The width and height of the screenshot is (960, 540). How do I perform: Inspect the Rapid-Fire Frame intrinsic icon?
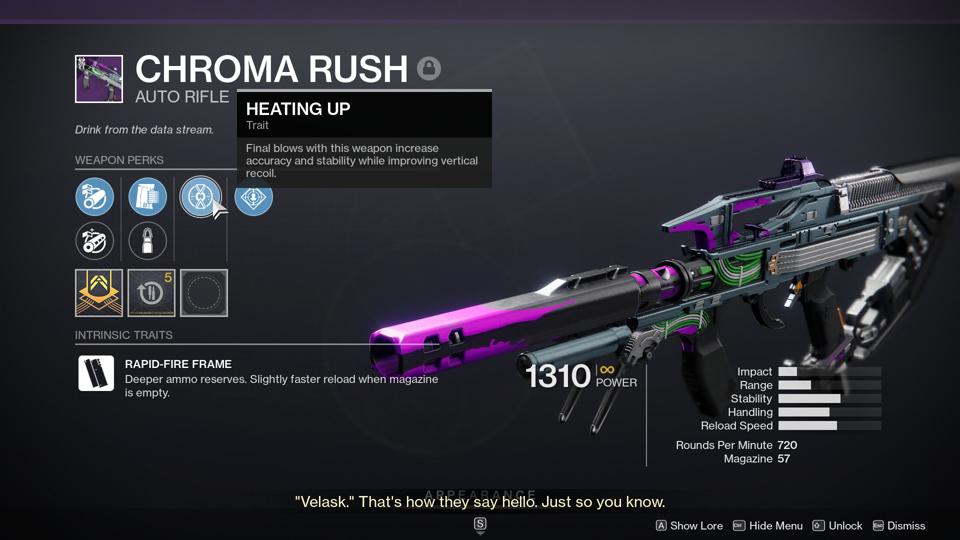point(96,373)
